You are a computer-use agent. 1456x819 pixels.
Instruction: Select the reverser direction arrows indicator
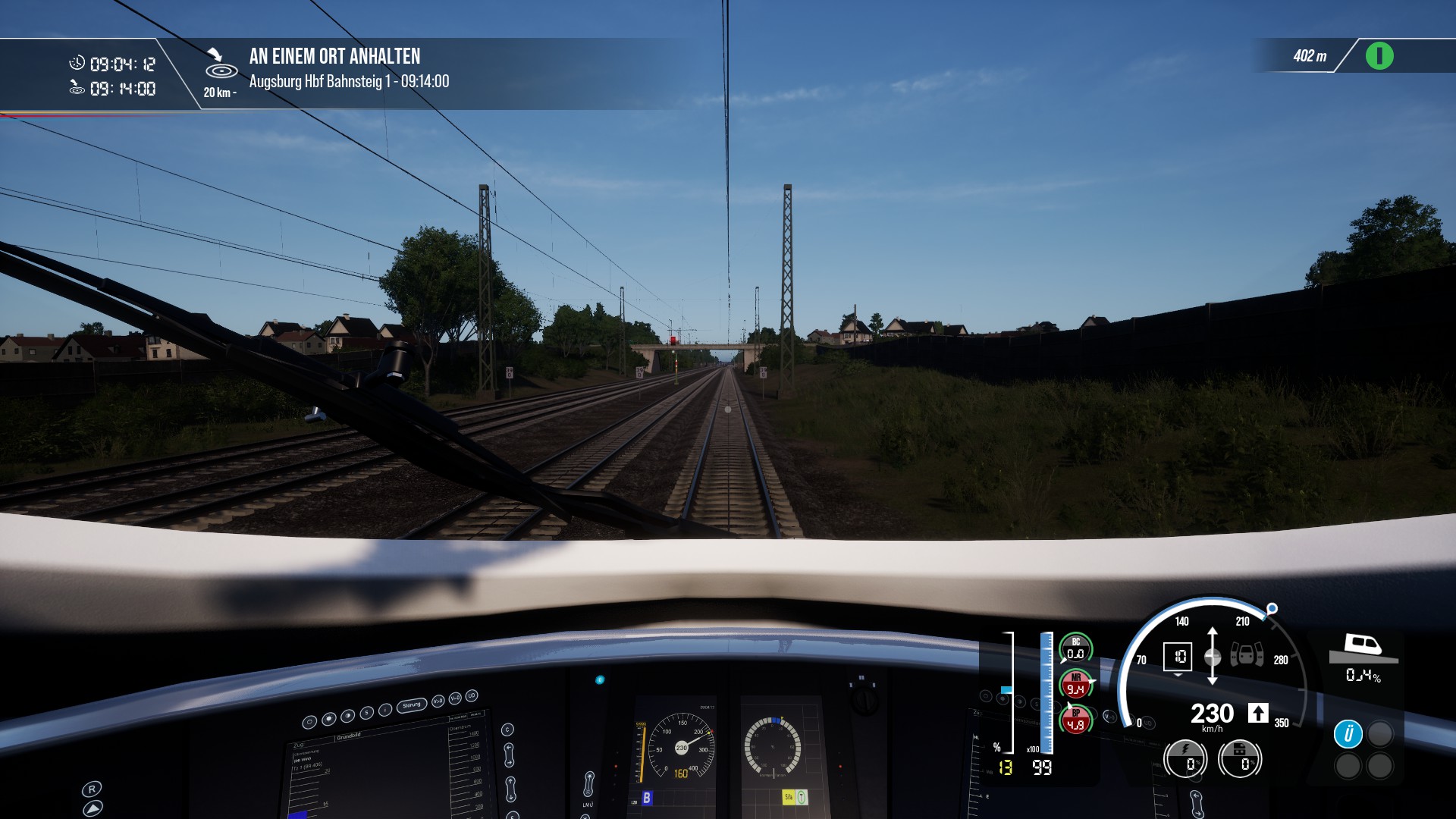click(x=1212, y=656)
